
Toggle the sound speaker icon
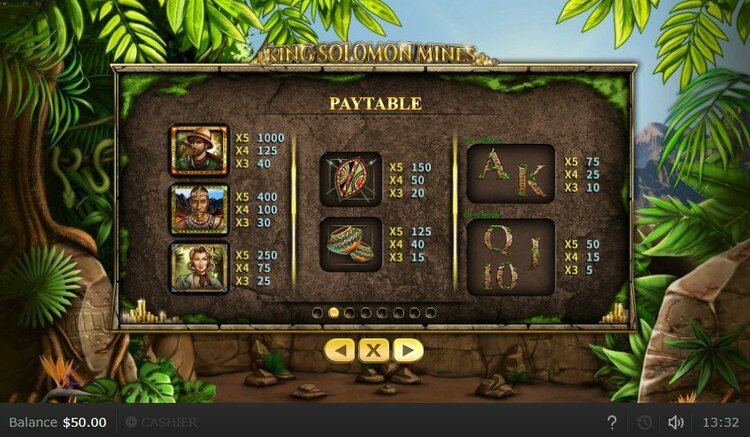(x=676, y=422)
